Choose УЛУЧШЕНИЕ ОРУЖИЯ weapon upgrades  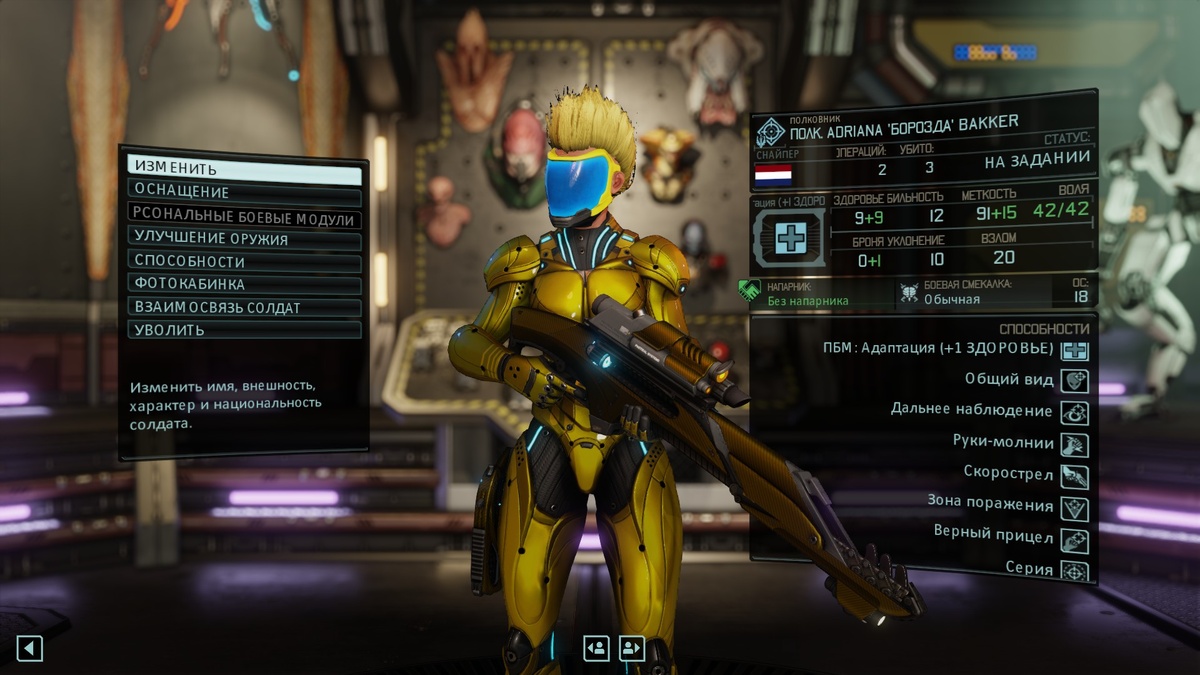244,239
